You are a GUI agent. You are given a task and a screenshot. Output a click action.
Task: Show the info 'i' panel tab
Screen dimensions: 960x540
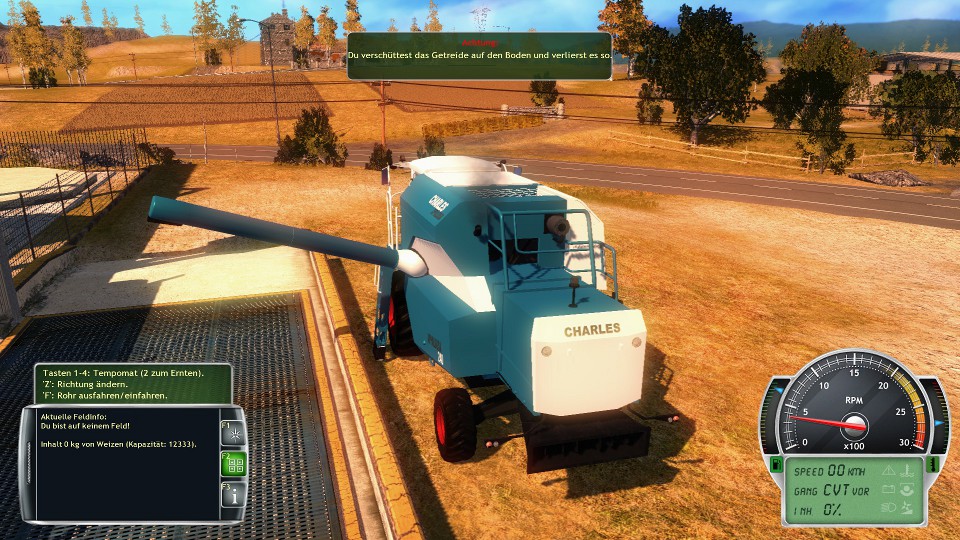coord(232,495)
